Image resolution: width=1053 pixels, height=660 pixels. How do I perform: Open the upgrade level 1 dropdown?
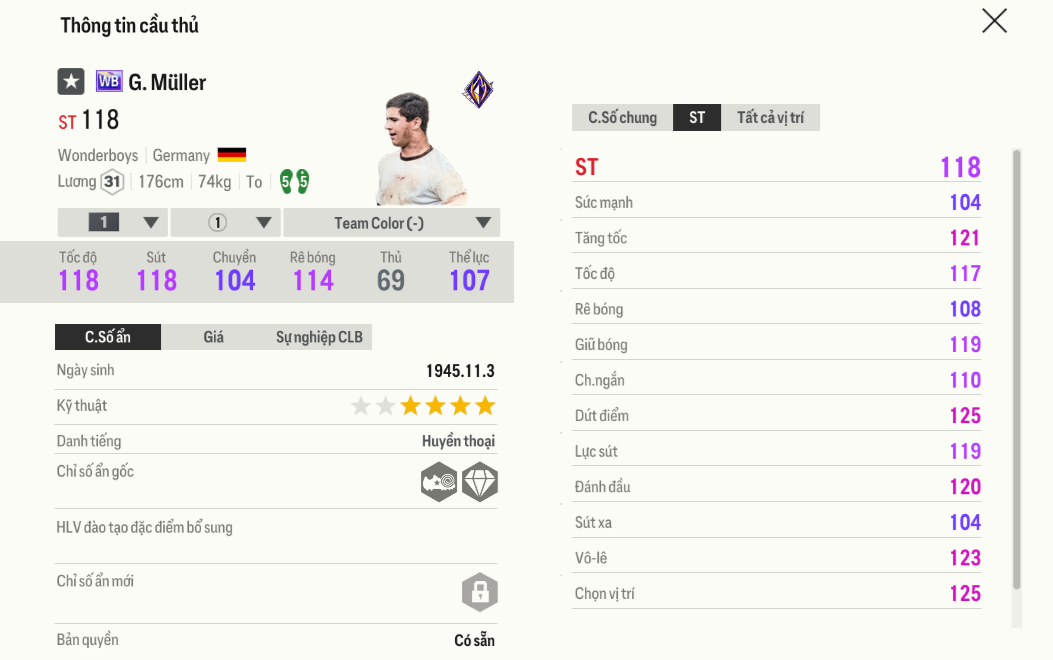coord(113,223)
